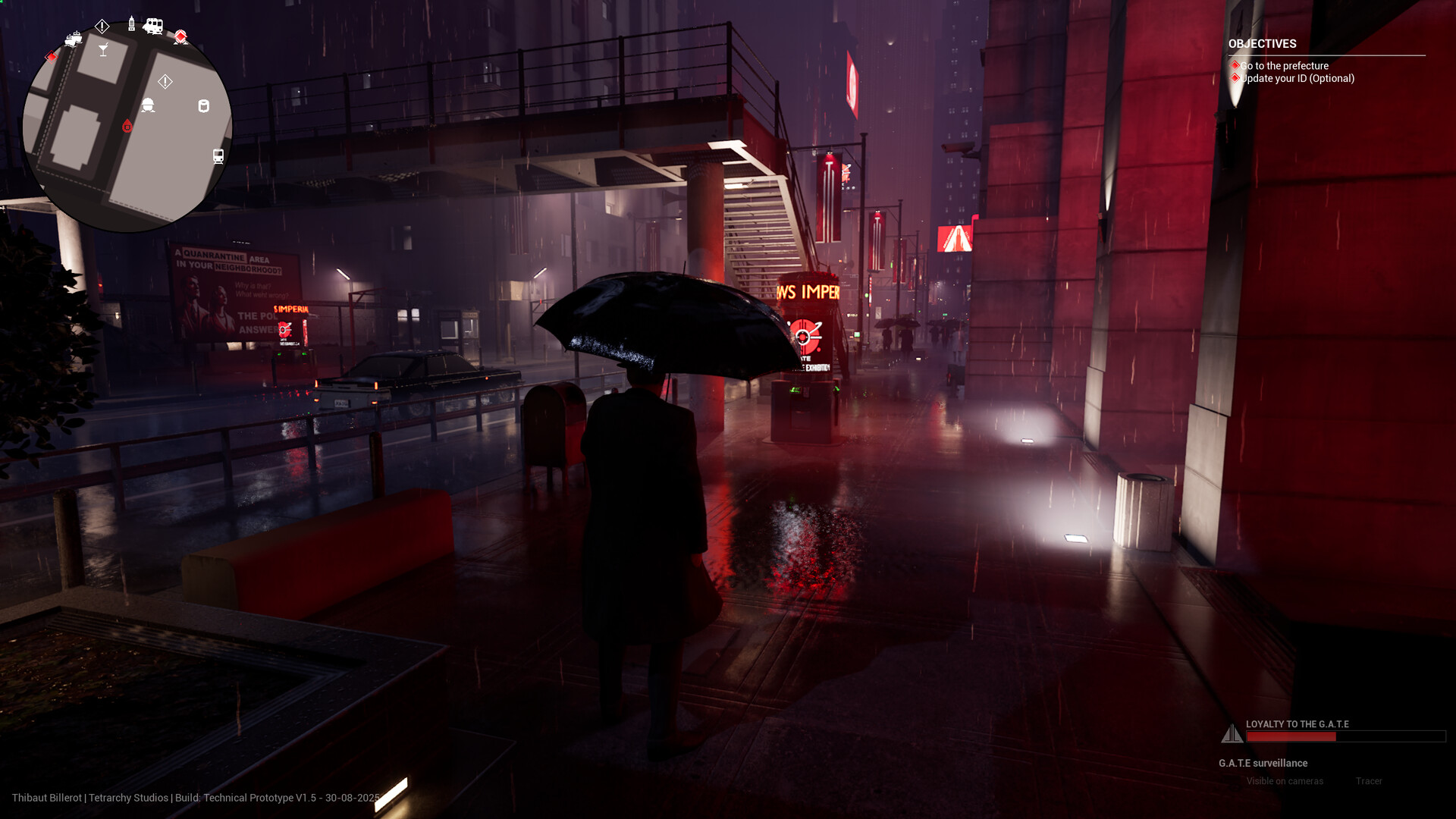Click the warning diamond icon inside the minimap
The height and width of the screenshot is (819, 1456).
165,80
